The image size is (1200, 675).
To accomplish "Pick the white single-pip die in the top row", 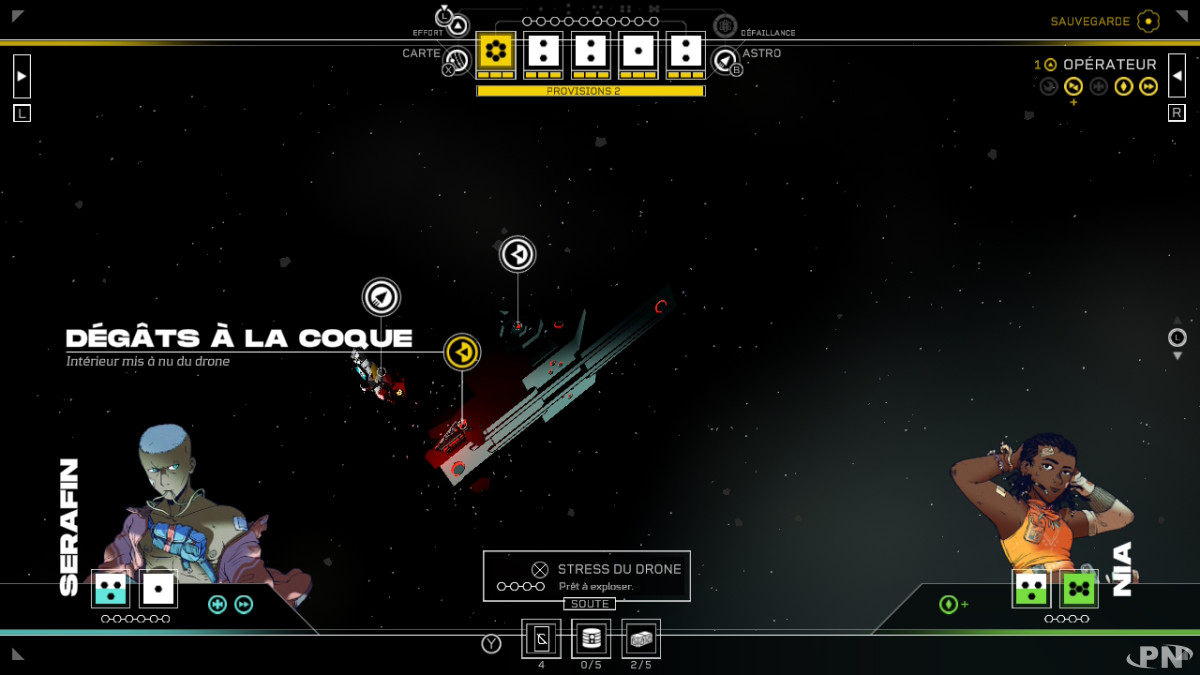I will click(x=639, y=50).
